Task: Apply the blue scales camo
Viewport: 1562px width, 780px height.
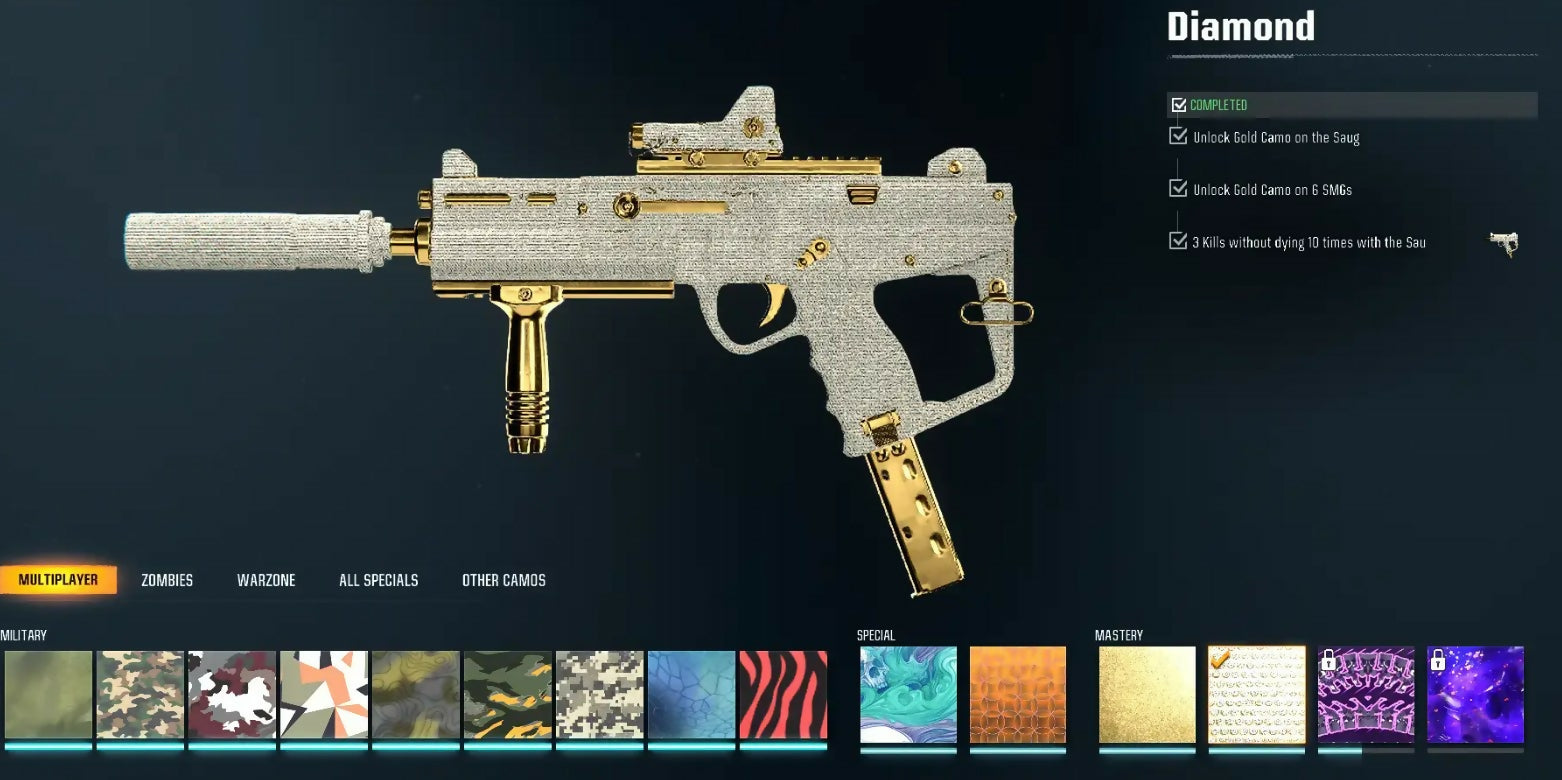Action: (x=692, y=695)
